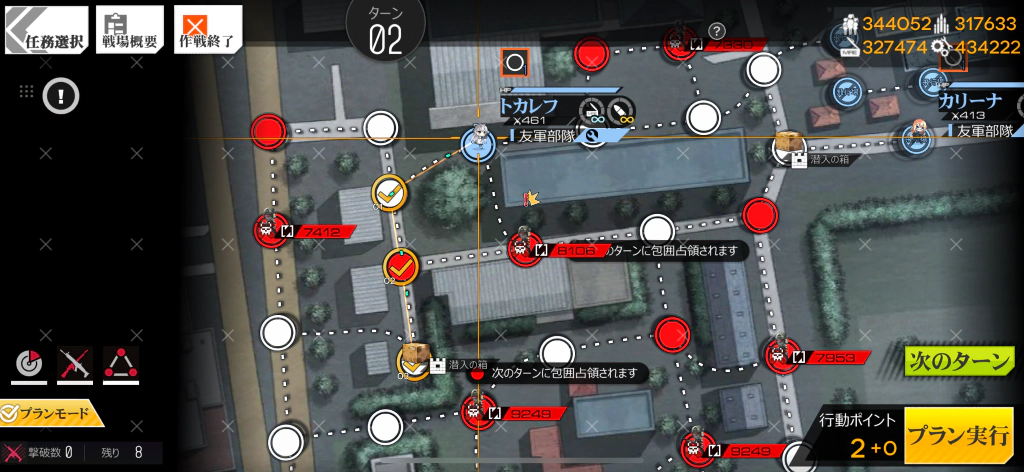Select the enemy unit labeled 8106
The image size is (1024, 472).
tap(524, 248)
